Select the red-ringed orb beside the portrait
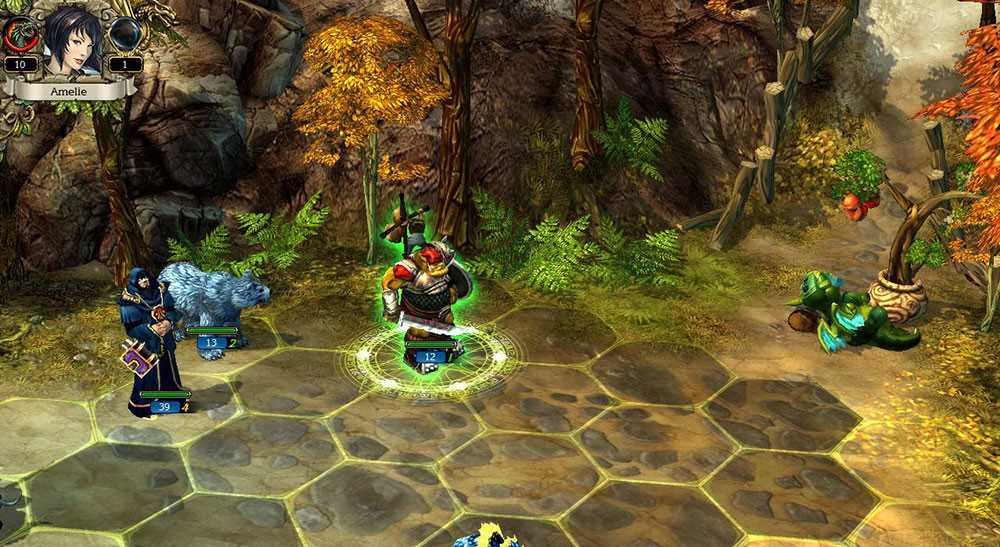 (20, 35)
